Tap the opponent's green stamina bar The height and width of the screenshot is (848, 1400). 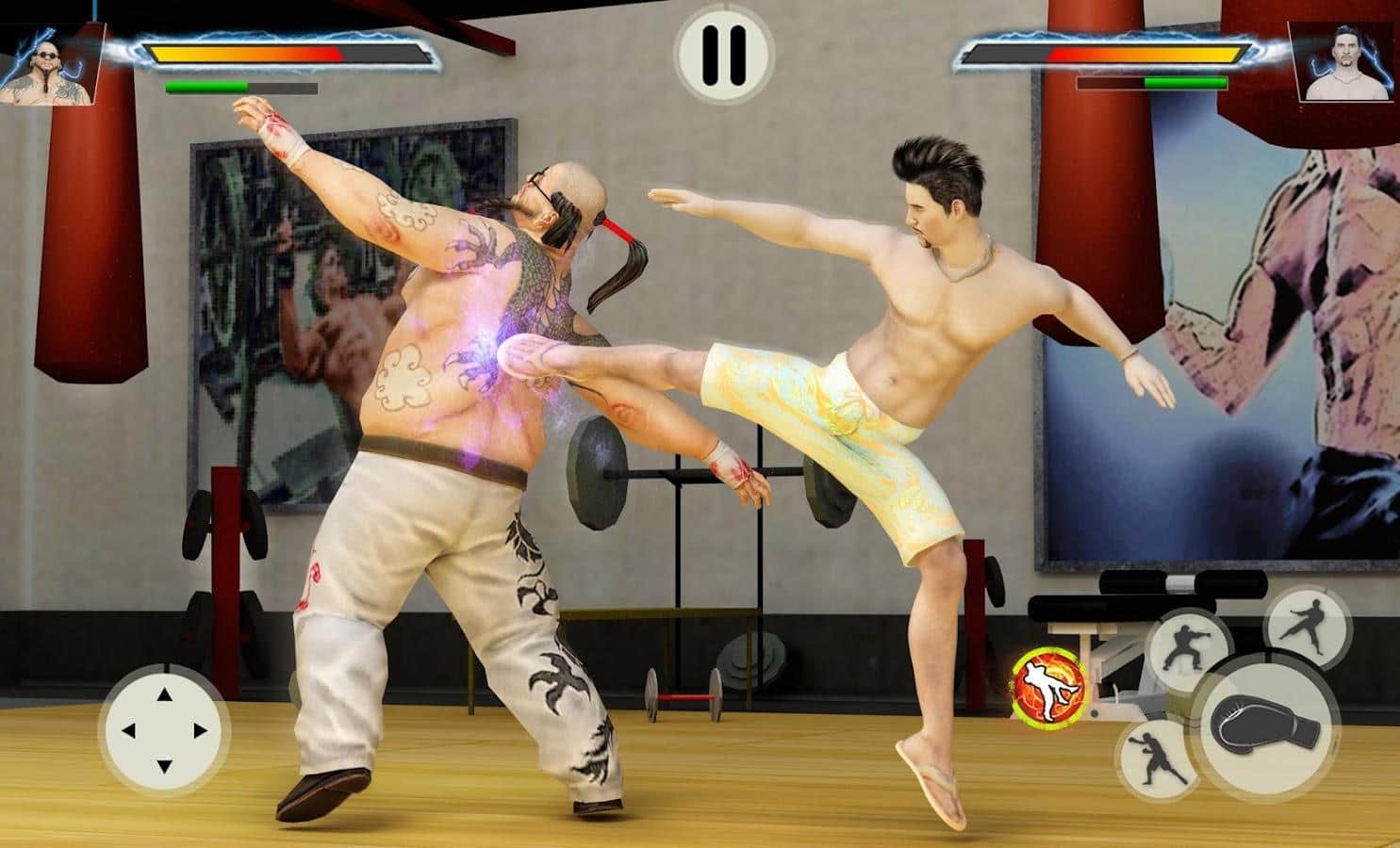(x=1186, y=83)
